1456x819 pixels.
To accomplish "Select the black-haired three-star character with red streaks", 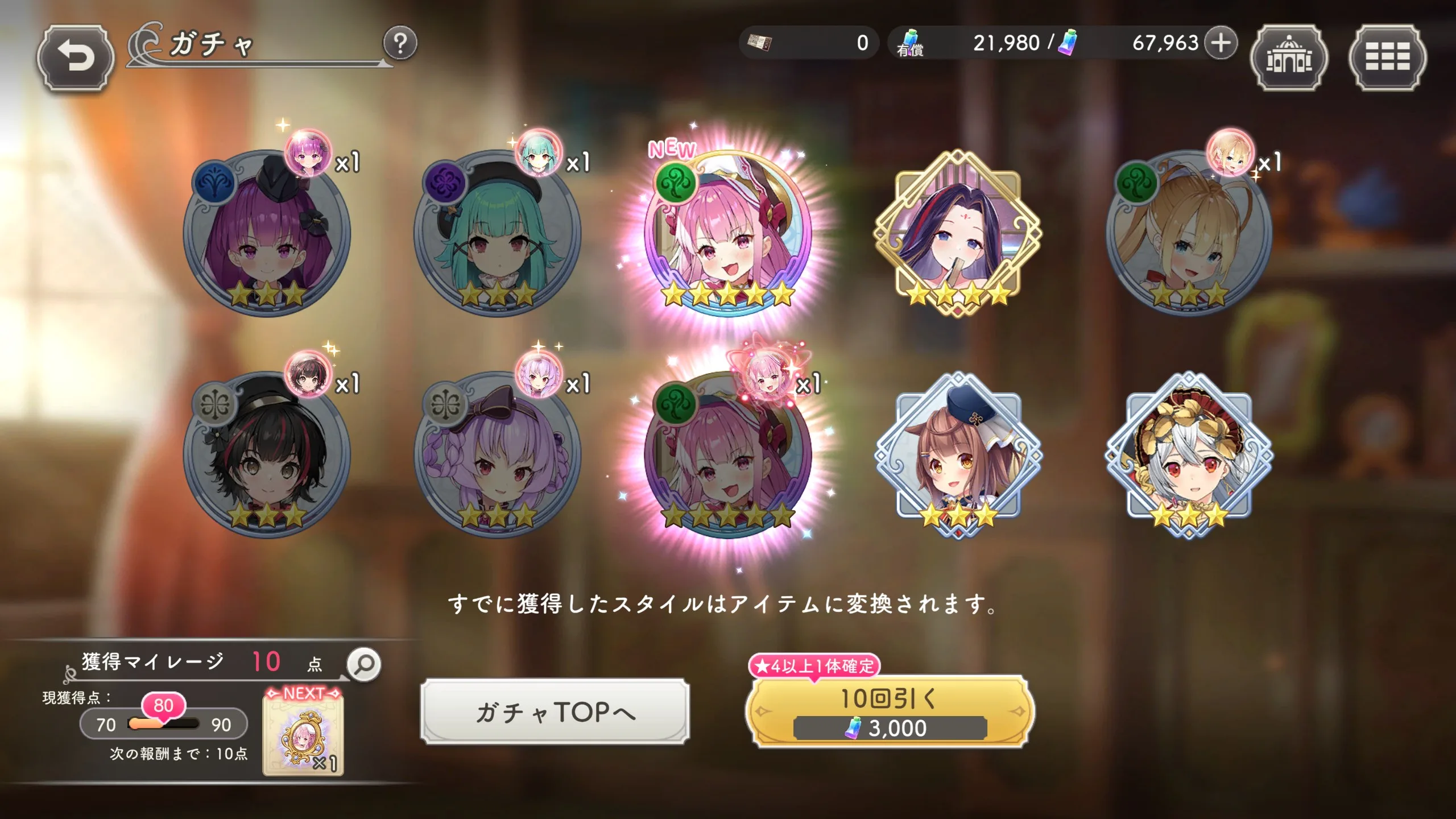I will (267, 455).
